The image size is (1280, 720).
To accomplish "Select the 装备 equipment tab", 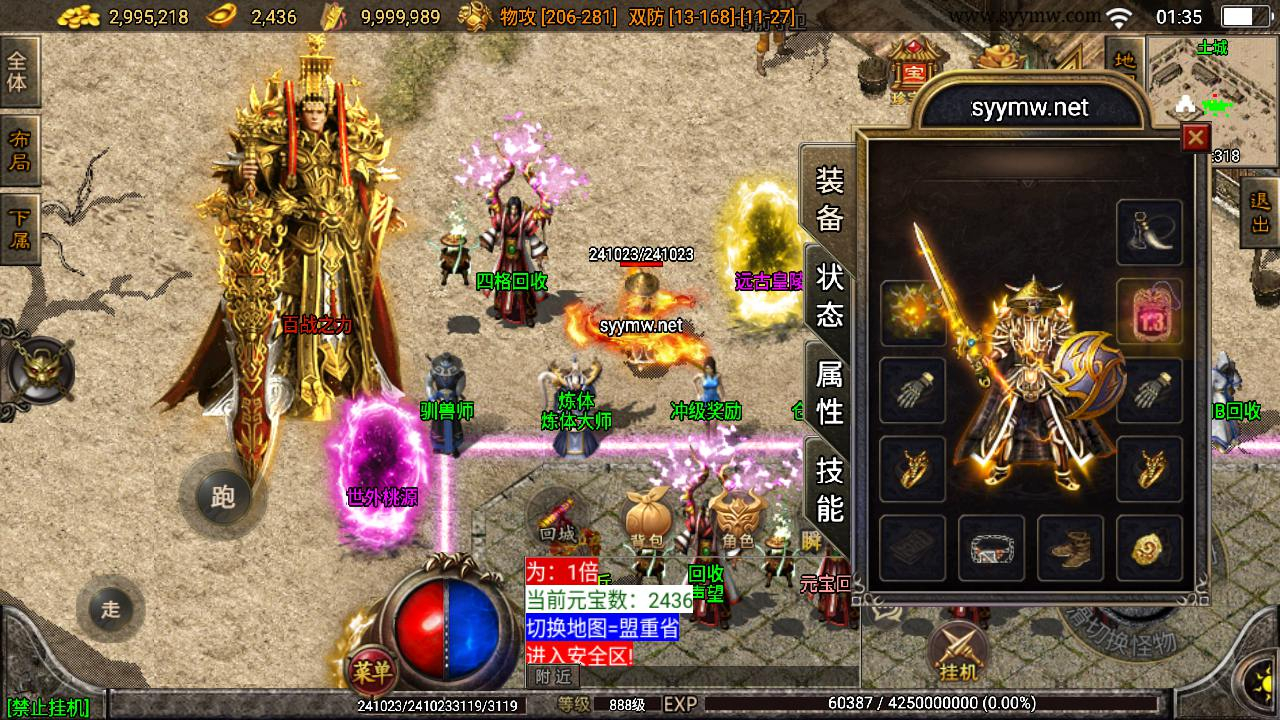I will click(x=830, y=198).
